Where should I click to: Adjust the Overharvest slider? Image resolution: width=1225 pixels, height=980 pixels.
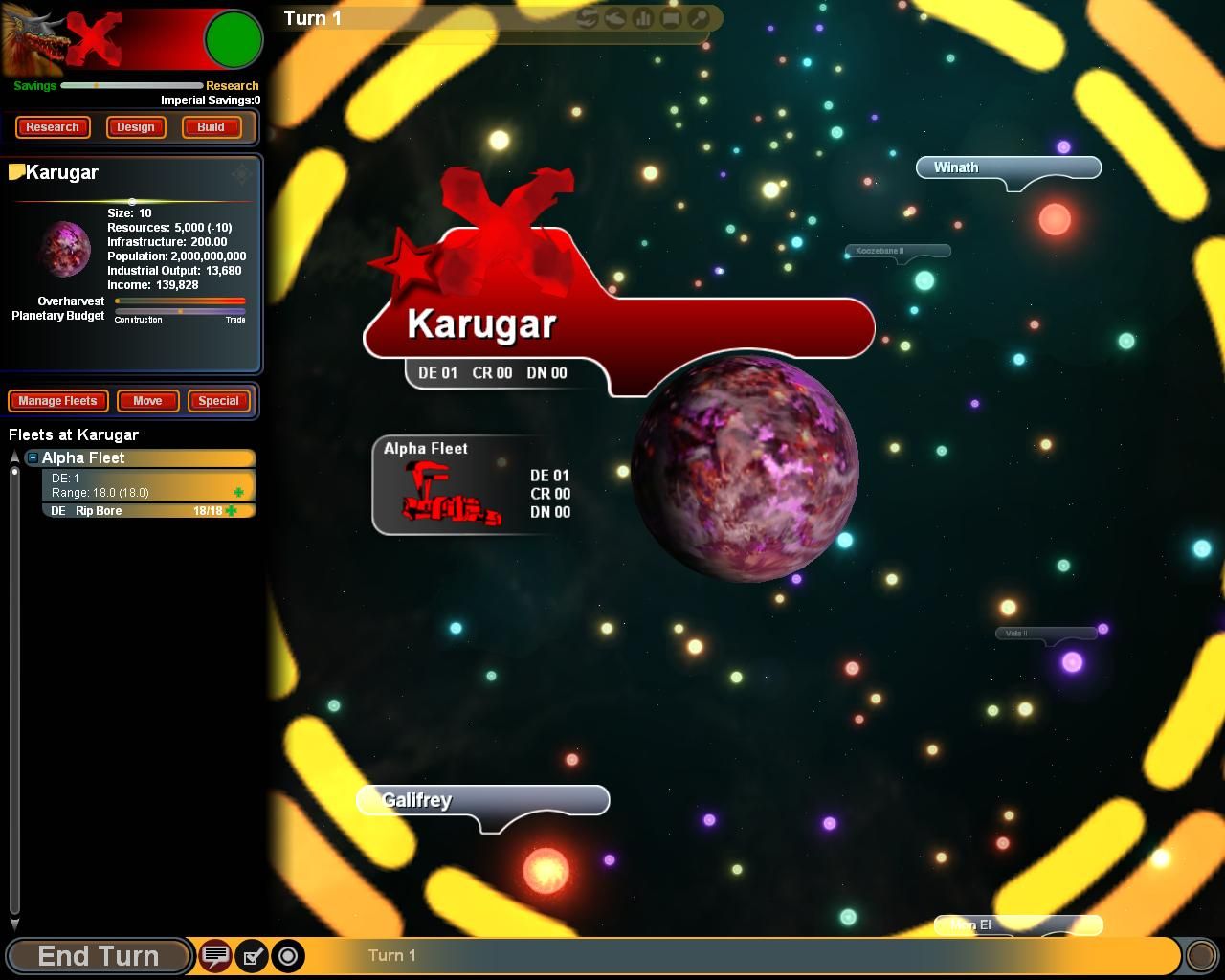[x=118, y=301]
